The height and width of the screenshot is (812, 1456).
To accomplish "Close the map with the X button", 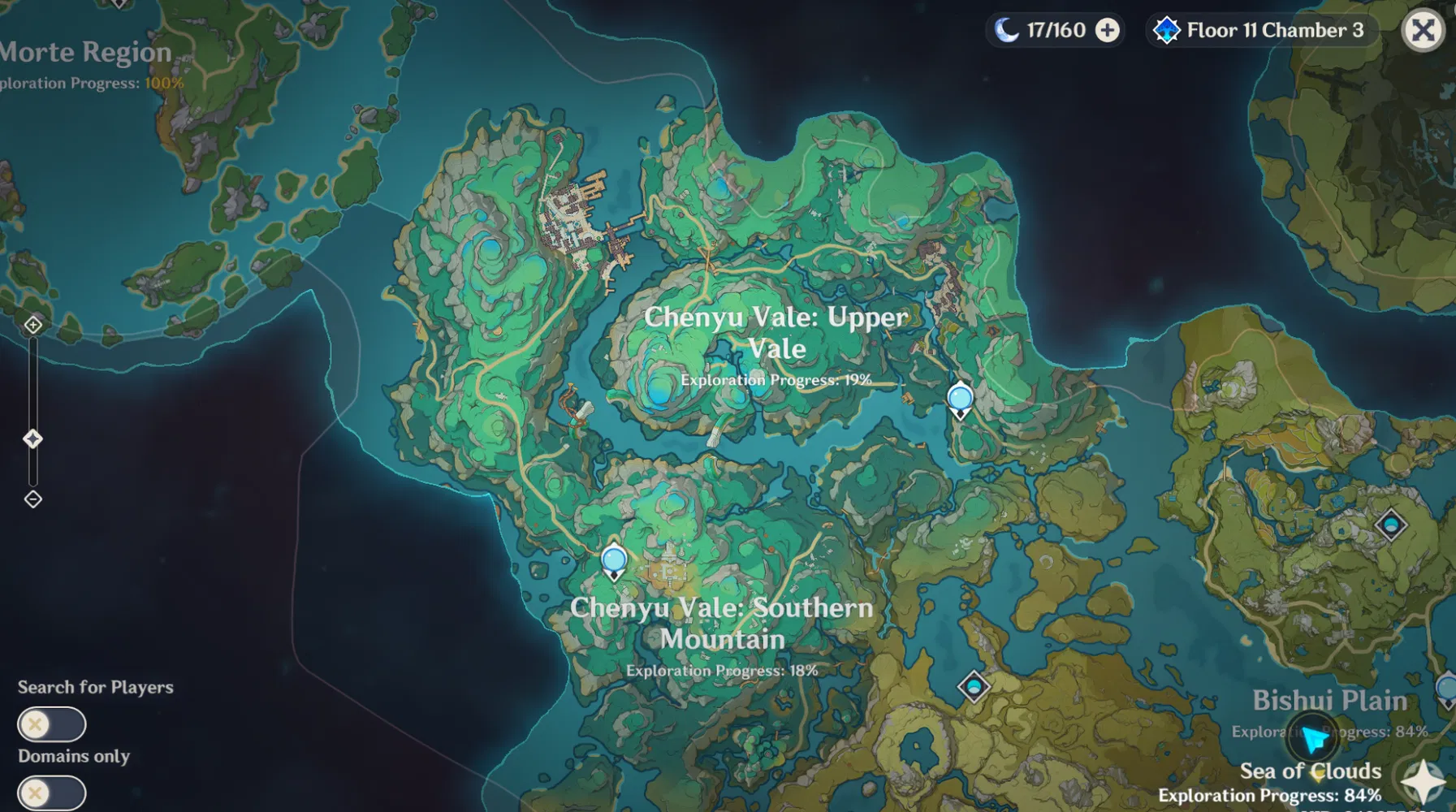I will [1423, 30].
